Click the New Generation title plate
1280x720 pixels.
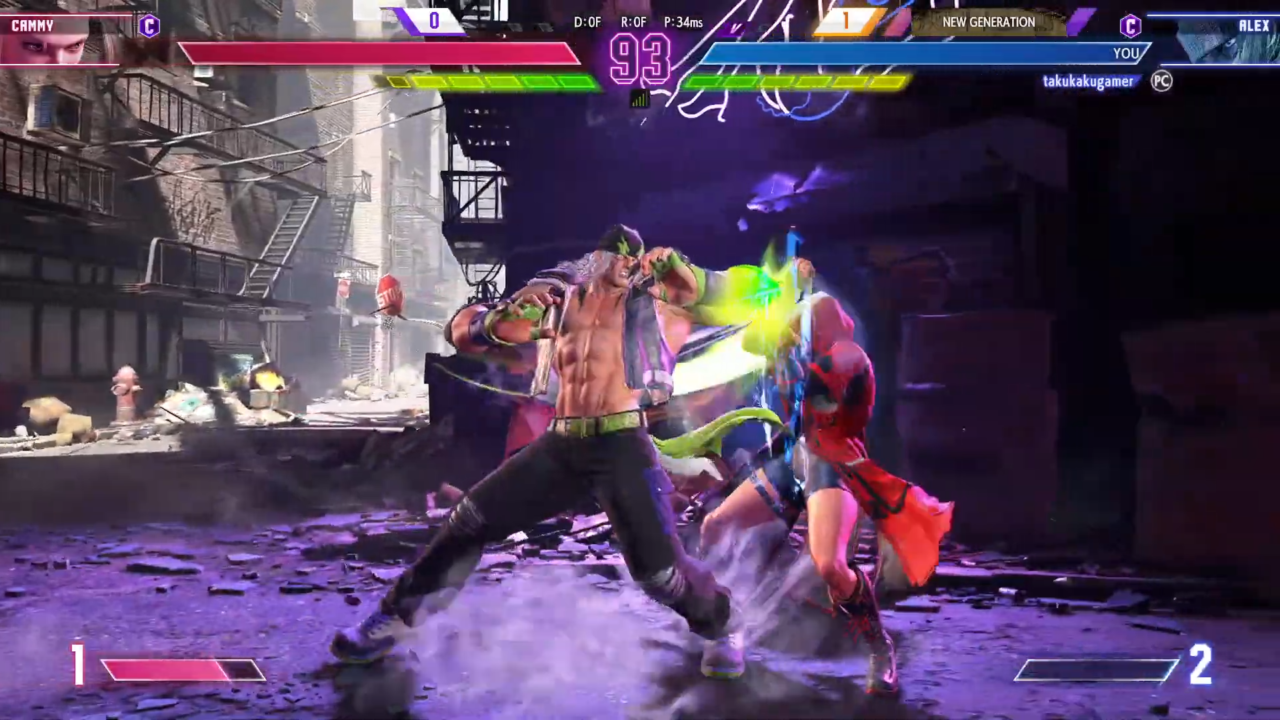[x=988, y=22]
